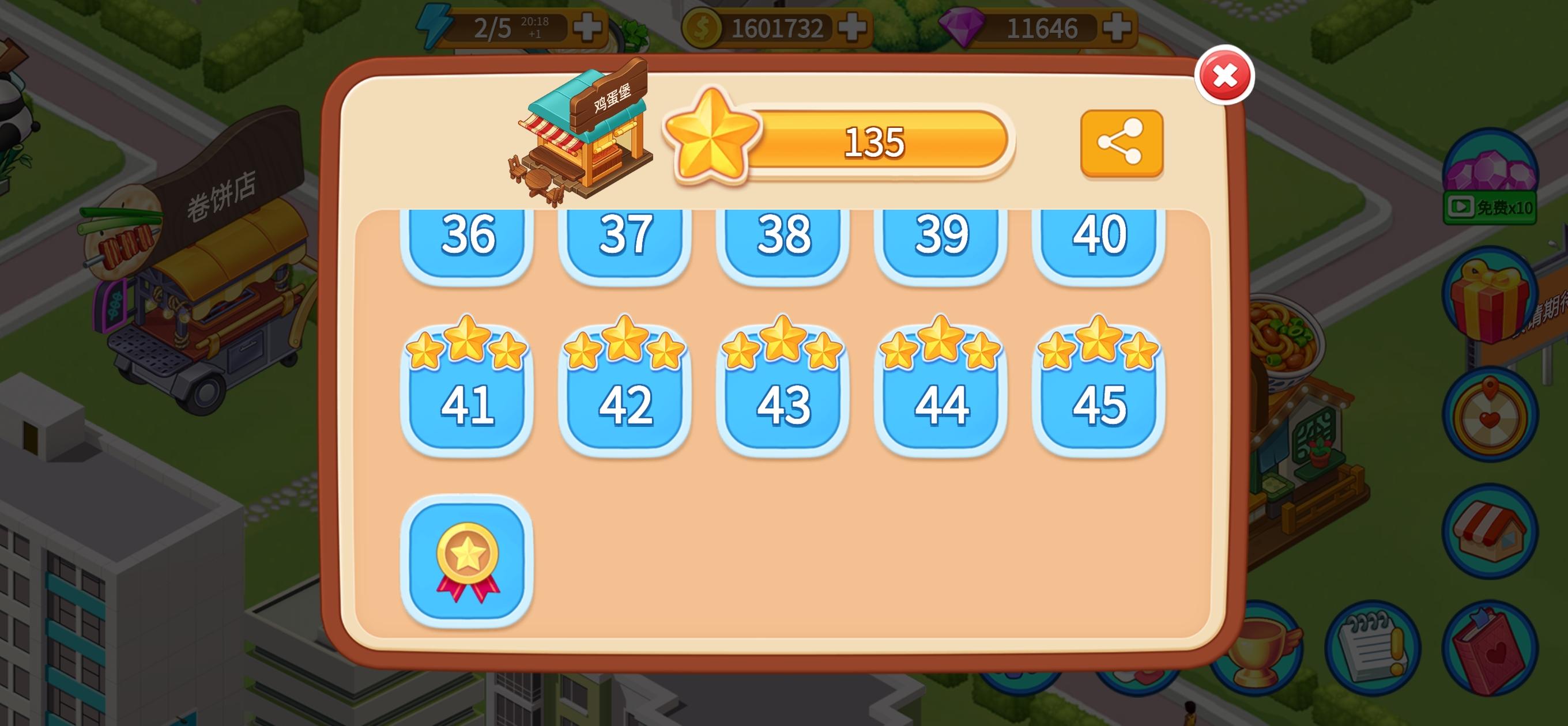Viewport: 1568px width, 726px height.
Task: Add more energy with the lightning plus button
Action: click(587, 27)
